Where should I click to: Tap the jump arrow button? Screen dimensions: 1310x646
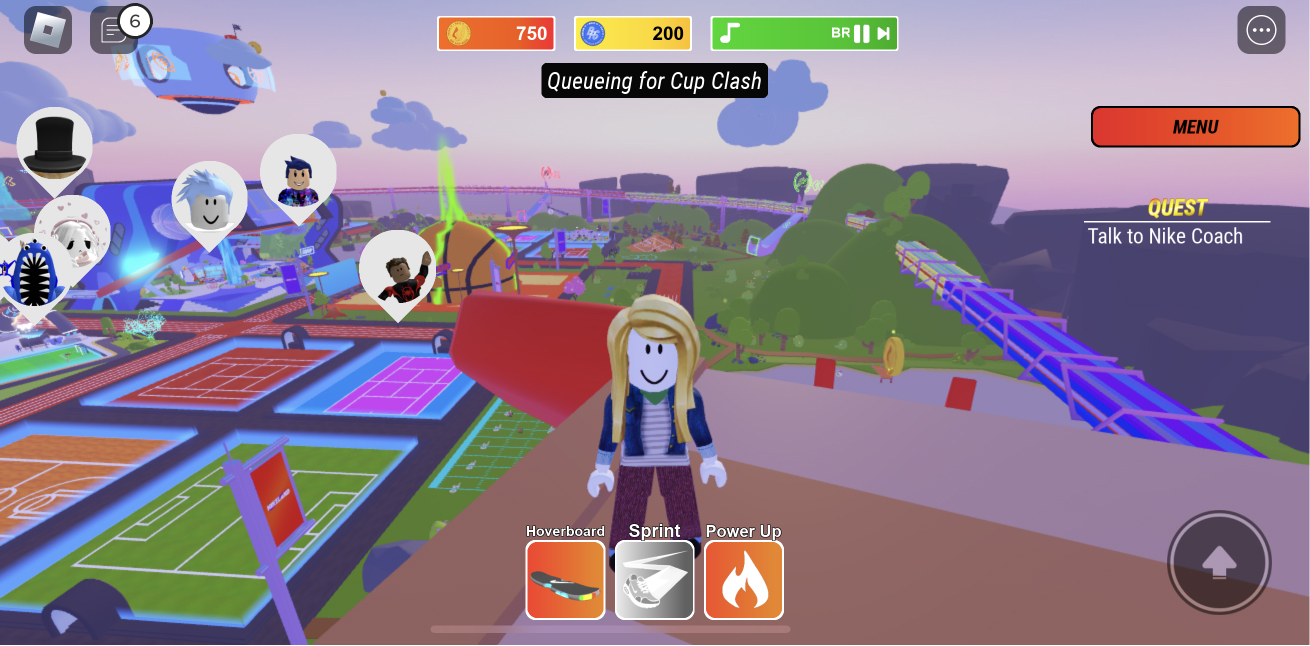pos(1219,562)
